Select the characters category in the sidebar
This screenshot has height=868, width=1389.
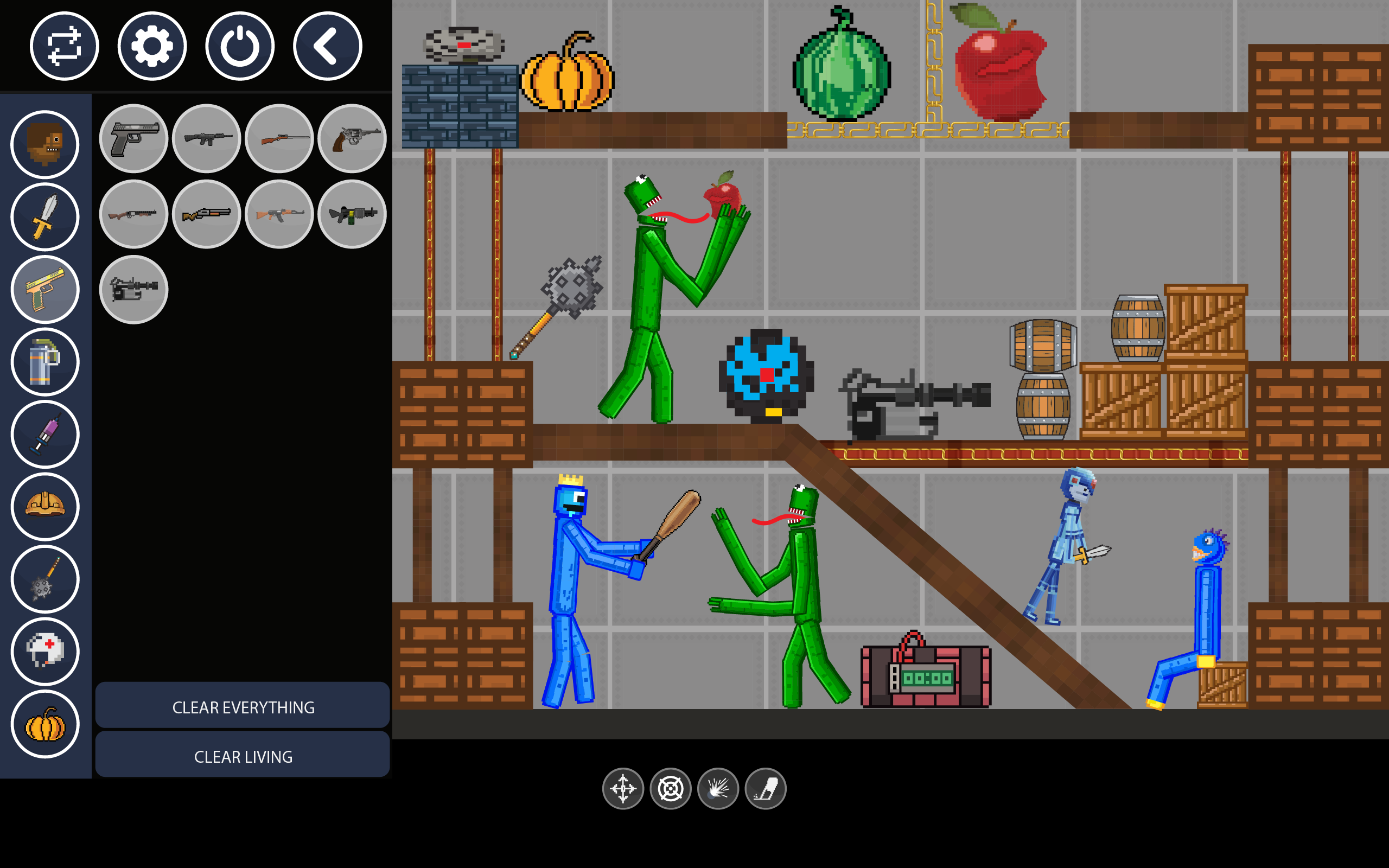click(46, 145)
